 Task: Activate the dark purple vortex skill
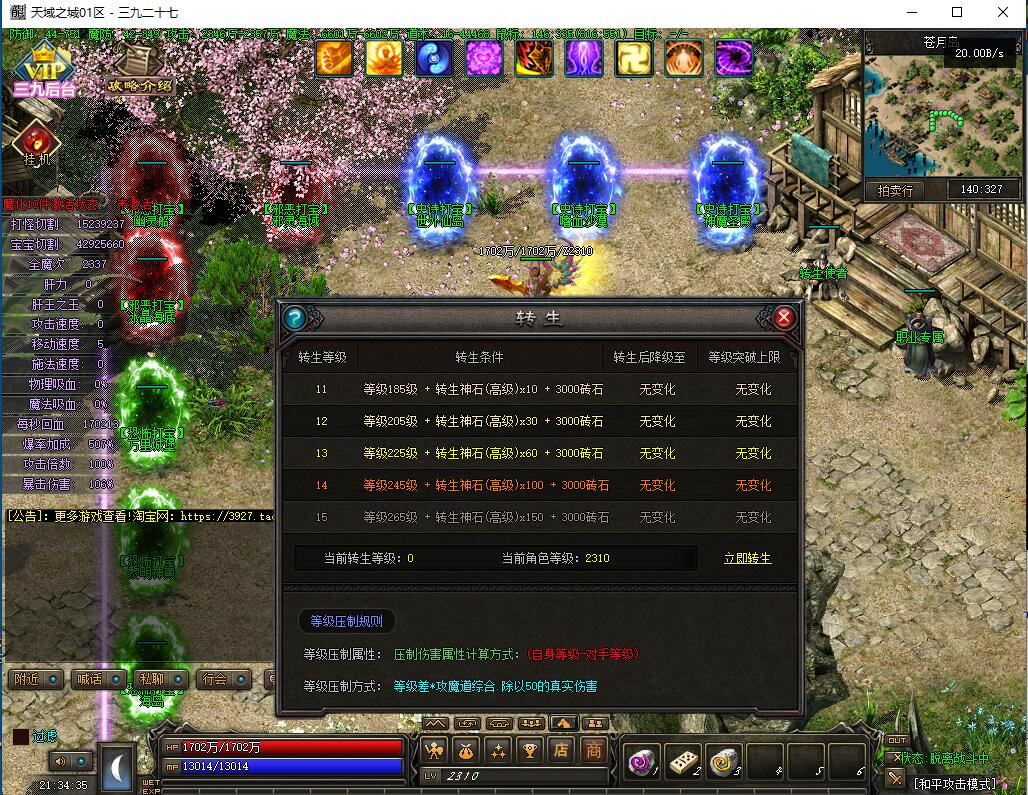[x=733, y=58]
